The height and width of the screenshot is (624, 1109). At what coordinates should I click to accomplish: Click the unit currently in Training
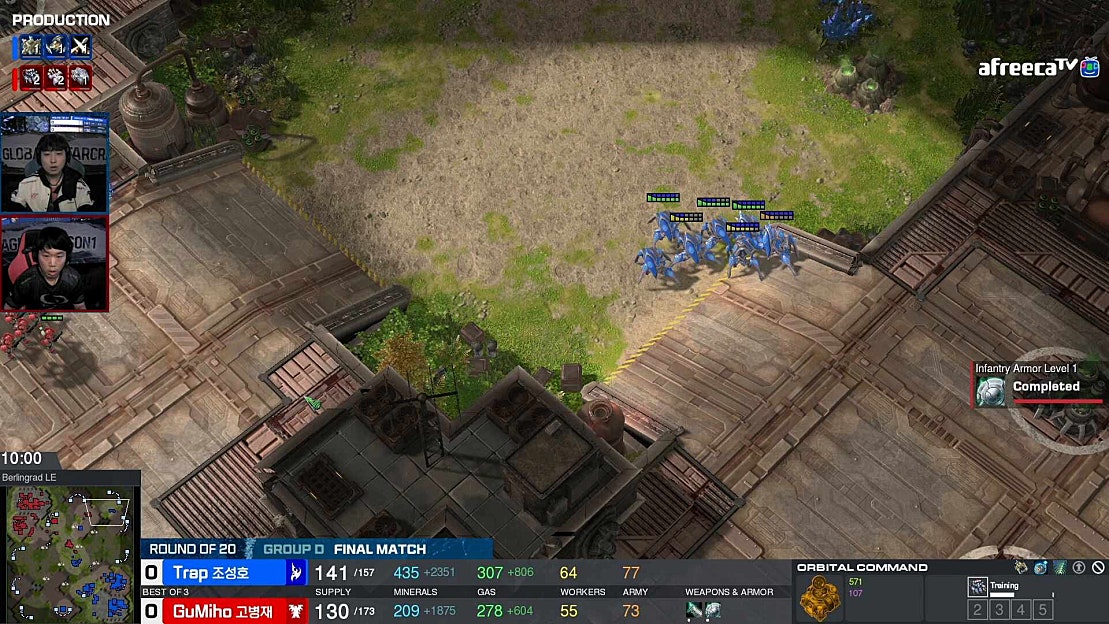pyautogui.click(x=978, y=587)
